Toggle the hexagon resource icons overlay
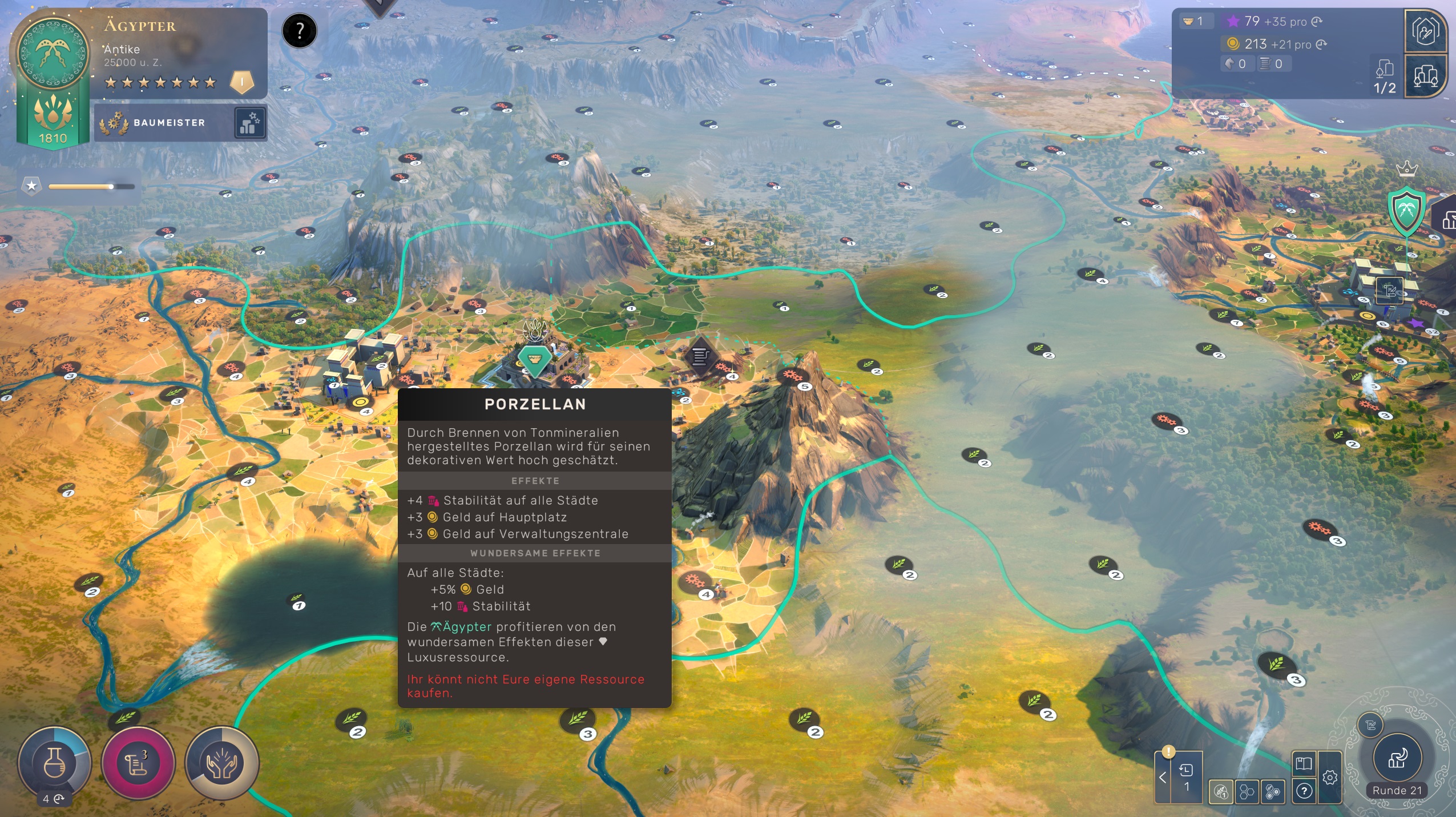 coord(1272,792)
